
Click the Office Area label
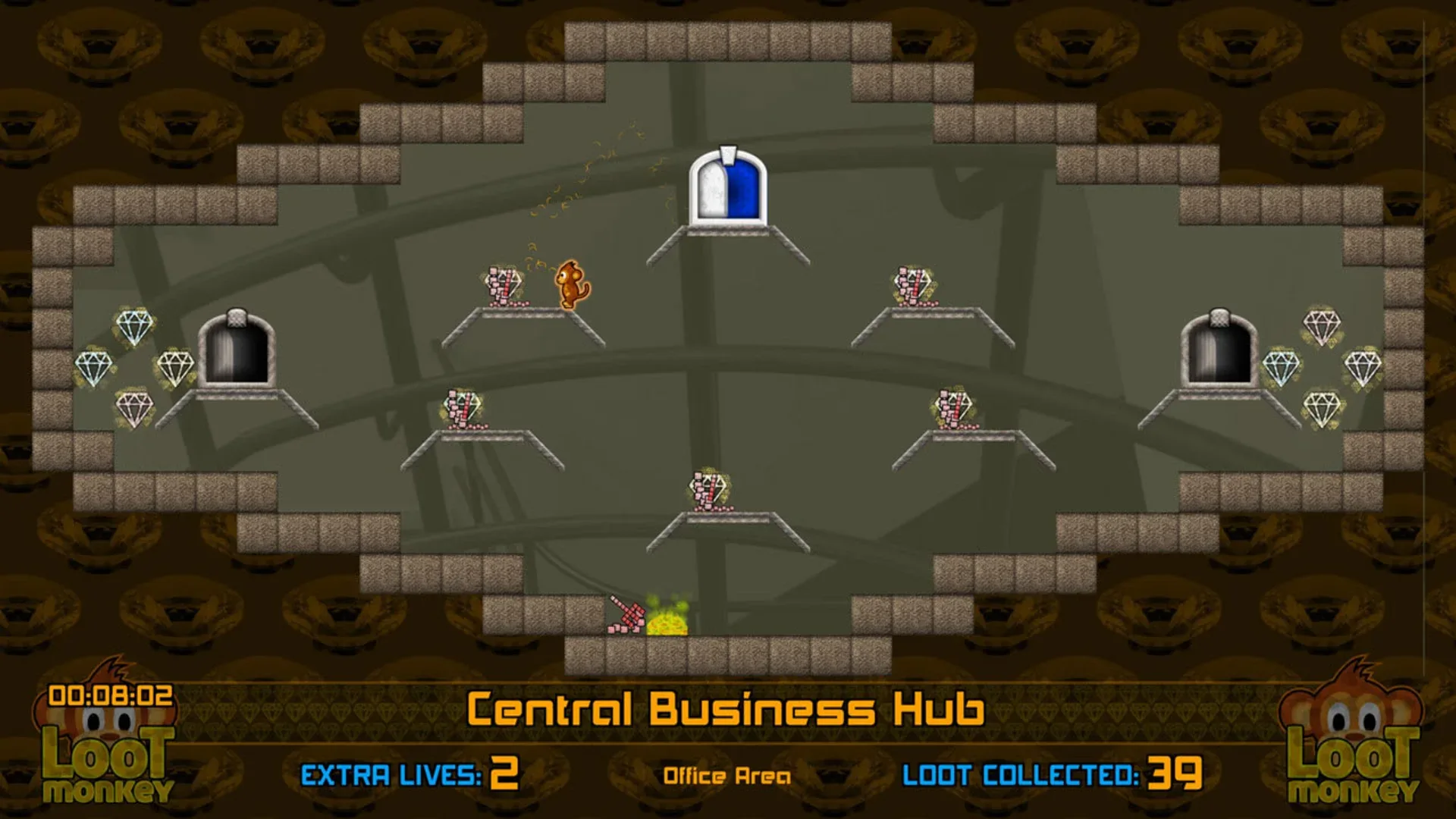tap(728, 775)
